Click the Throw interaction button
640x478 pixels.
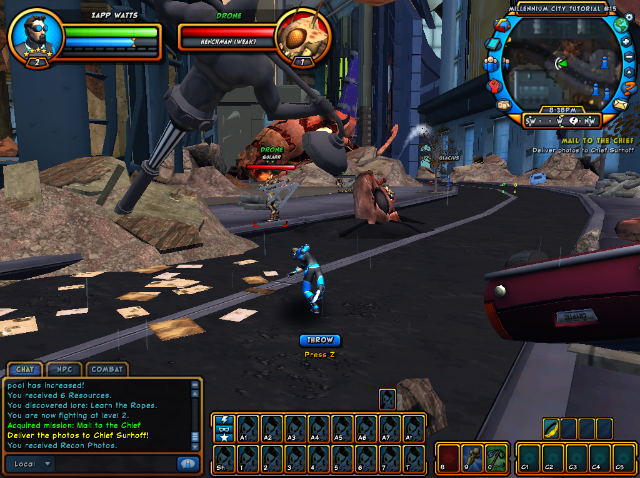[x=320, y=340]
